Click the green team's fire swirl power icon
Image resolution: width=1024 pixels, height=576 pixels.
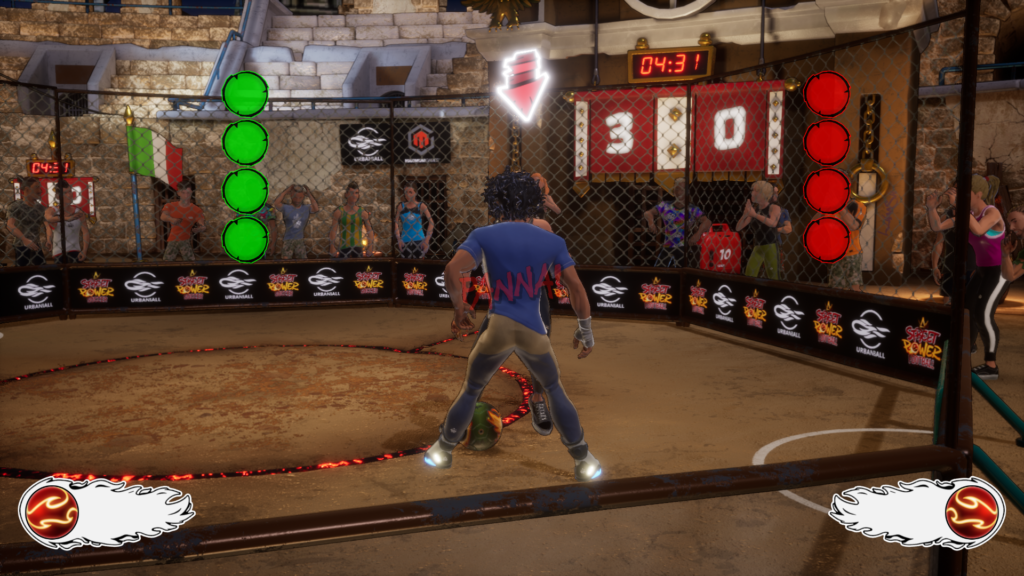click(x=52, y=511)
